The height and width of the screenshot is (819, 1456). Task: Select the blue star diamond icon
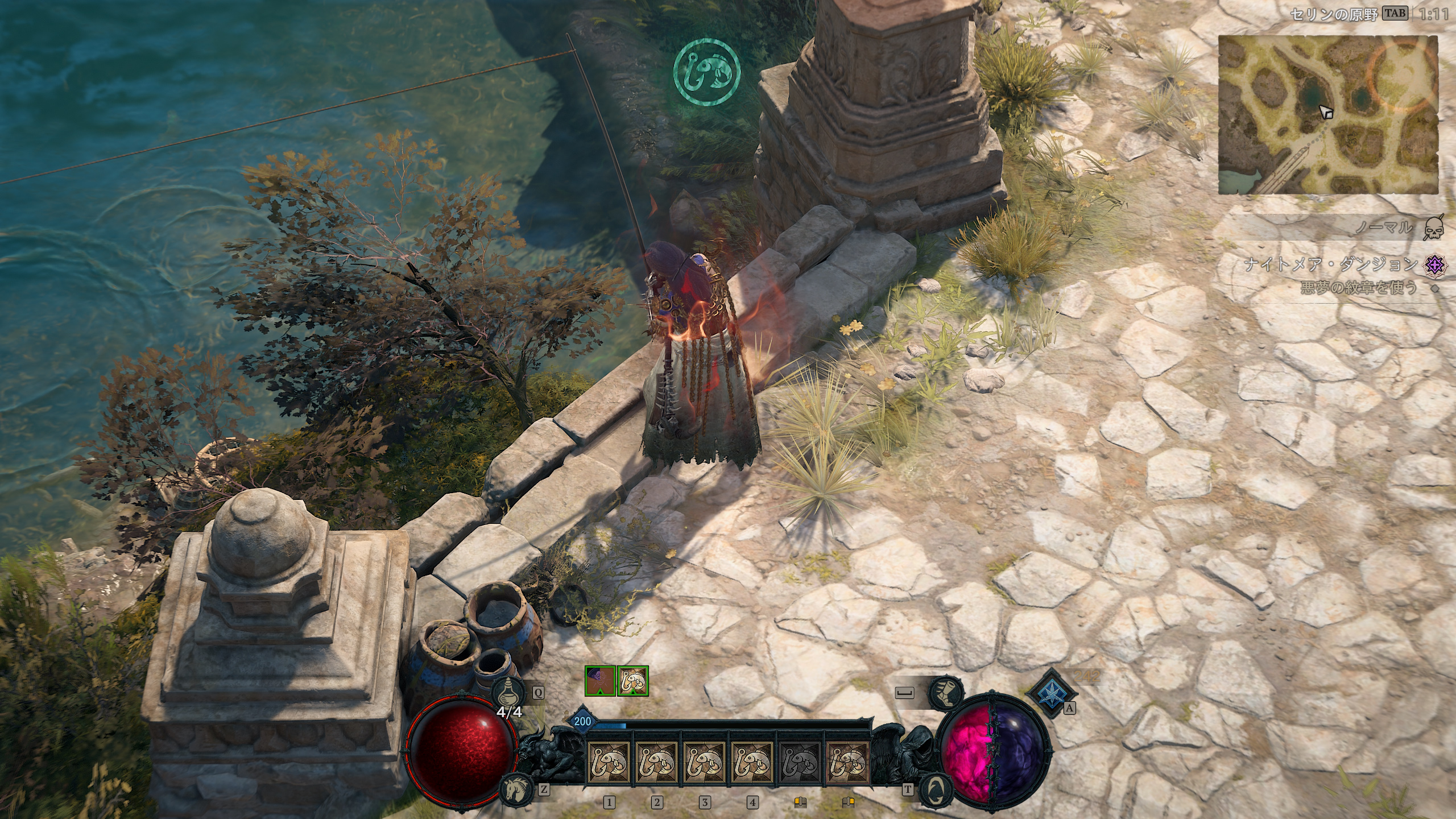1052,693
